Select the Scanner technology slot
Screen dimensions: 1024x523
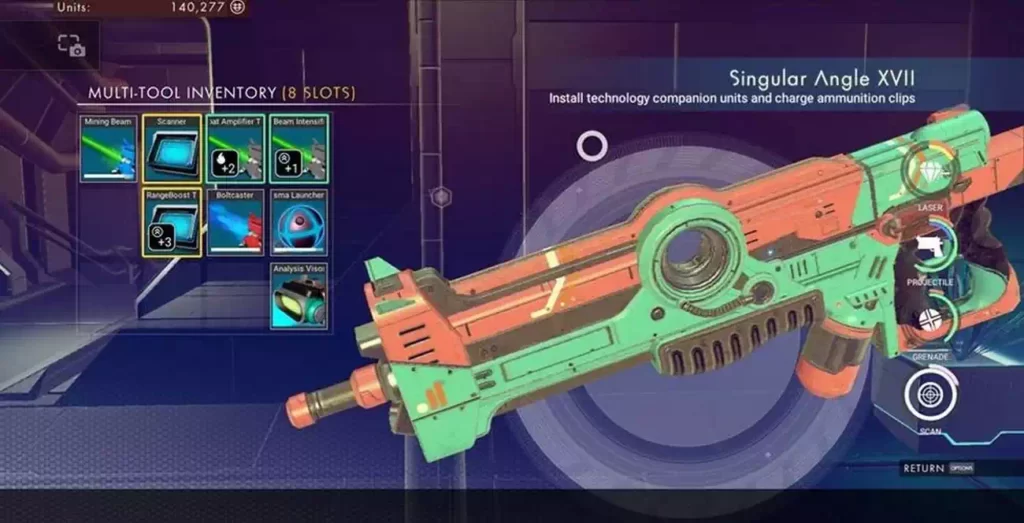[172, 148]
